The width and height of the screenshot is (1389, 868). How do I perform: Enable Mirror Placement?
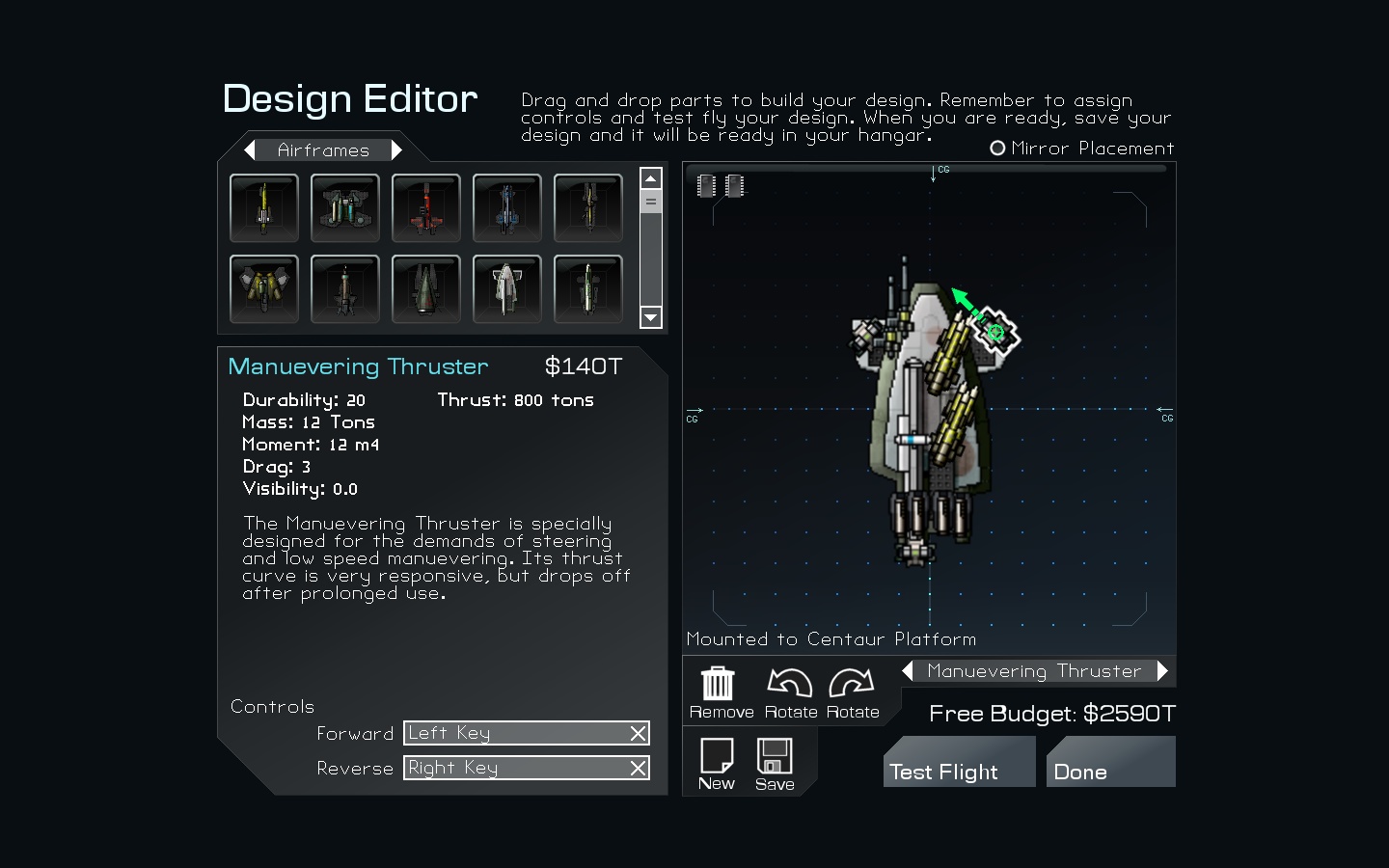pyautogui.click(x=997, y=148)
